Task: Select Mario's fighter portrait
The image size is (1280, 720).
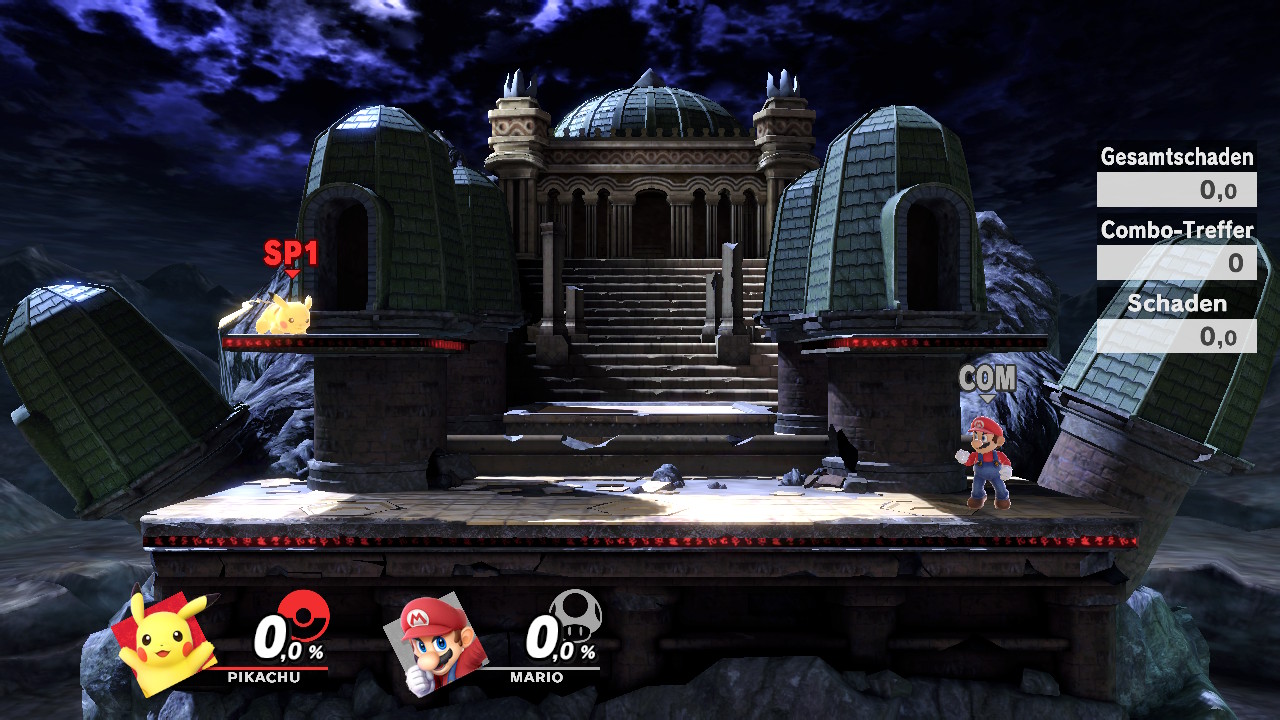Action: click(x=433, y=642)
